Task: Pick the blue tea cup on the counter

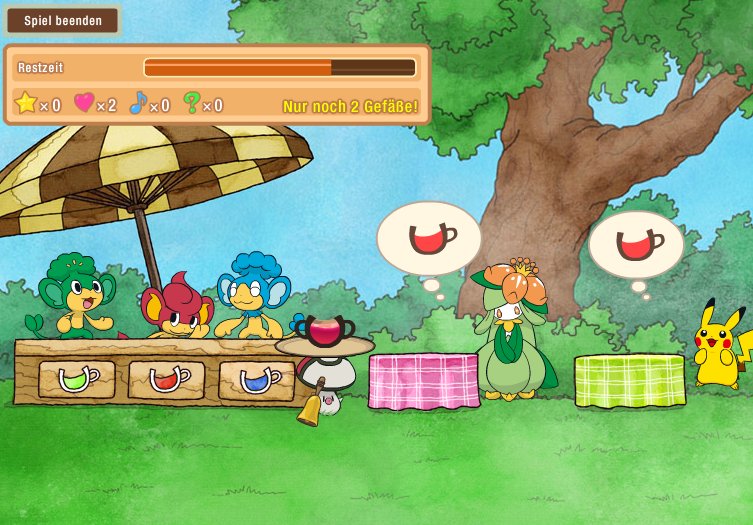Action: point(257,378)
